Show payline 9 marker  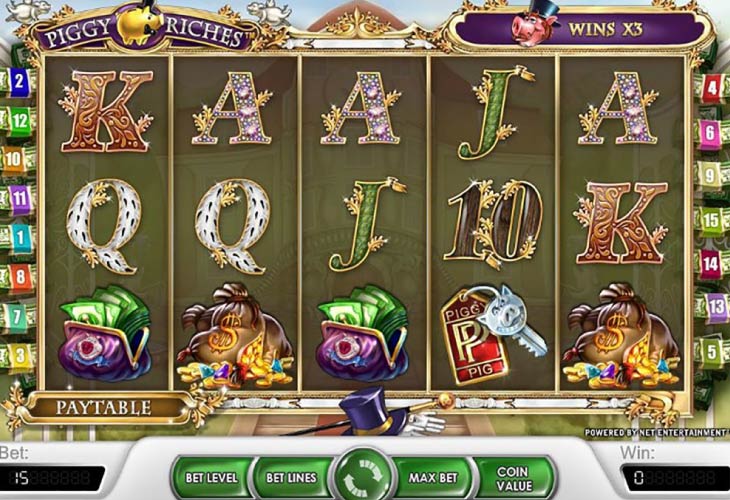click(x=712, y=175)
